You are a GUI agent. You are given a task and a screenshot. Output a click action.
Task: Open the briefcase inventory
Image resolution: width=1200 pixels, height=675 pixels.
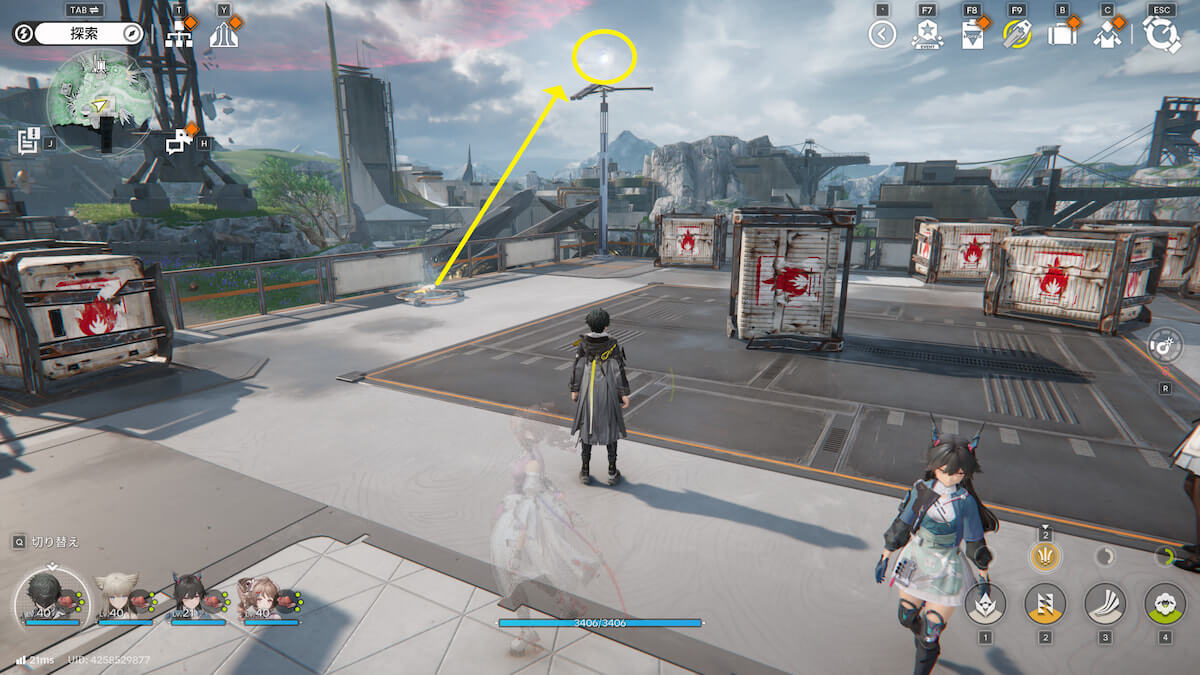(1061, 35)
